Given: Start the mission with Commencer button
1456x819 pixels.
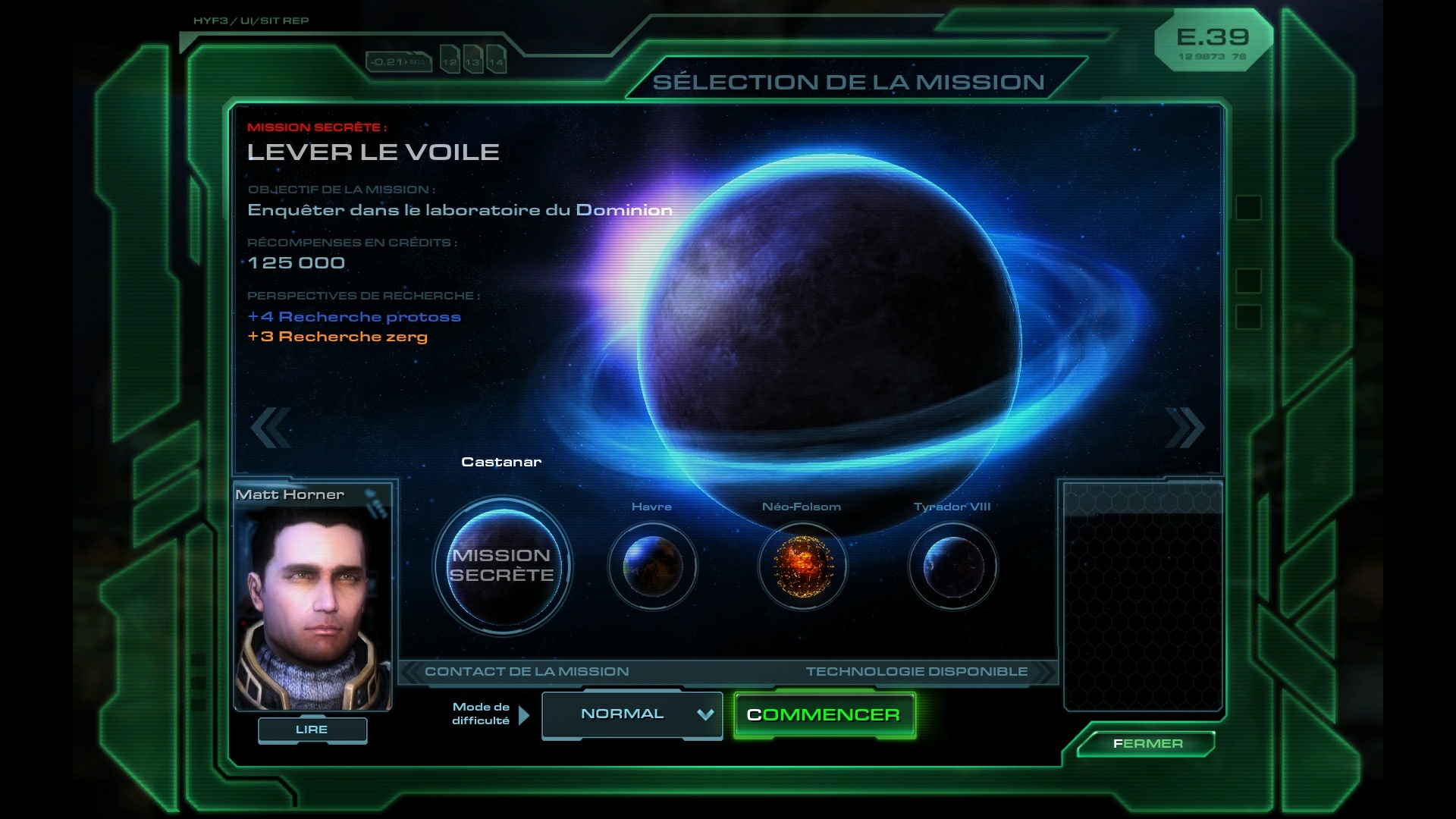Looking at the screenshot, I should tap(824, 715).
